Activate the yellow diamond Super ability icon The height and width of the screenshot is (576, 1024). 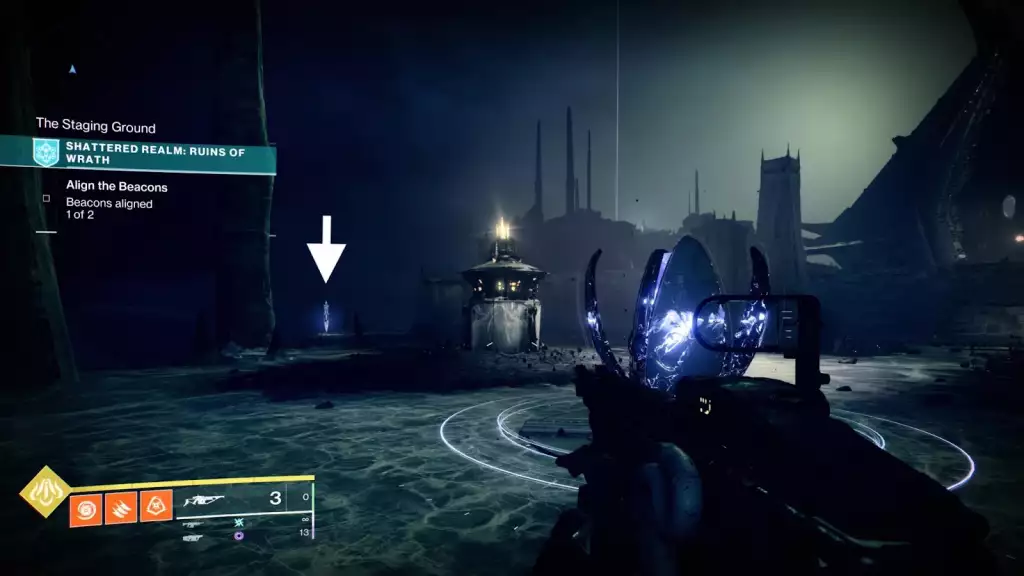point(45,492)
